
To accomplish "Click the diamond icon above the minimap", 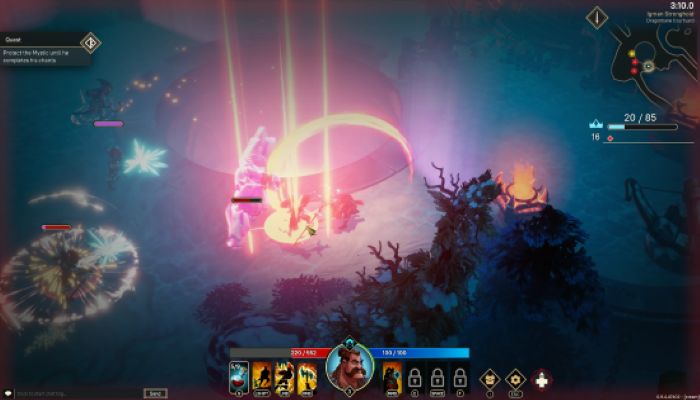I will tap(598, 17).
